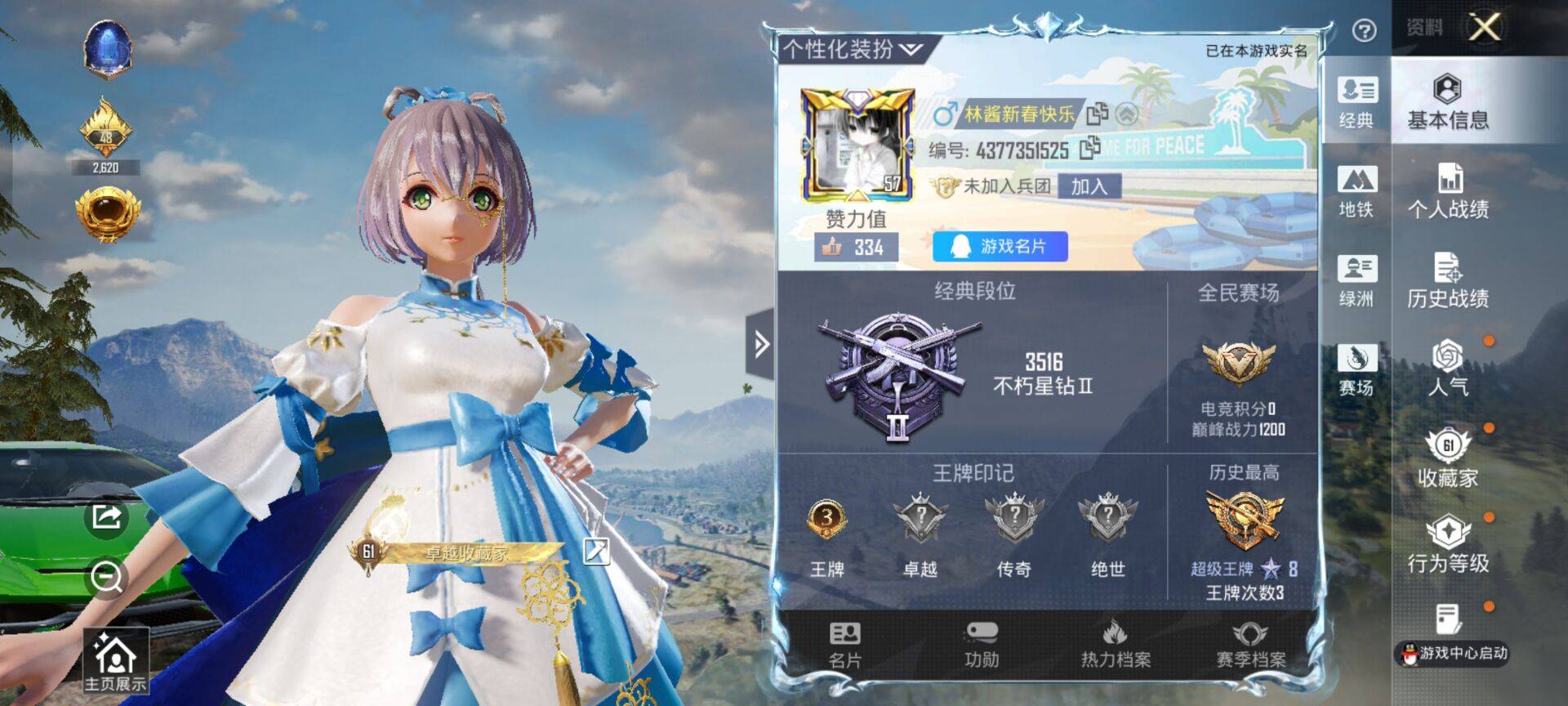Open the 赛季档案 season archive tab

1250,644
